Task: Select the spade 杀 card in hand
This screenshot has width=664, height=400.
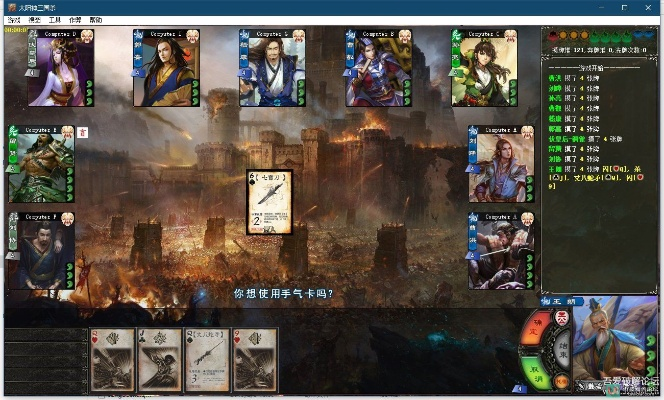Action: coord(159,359)
